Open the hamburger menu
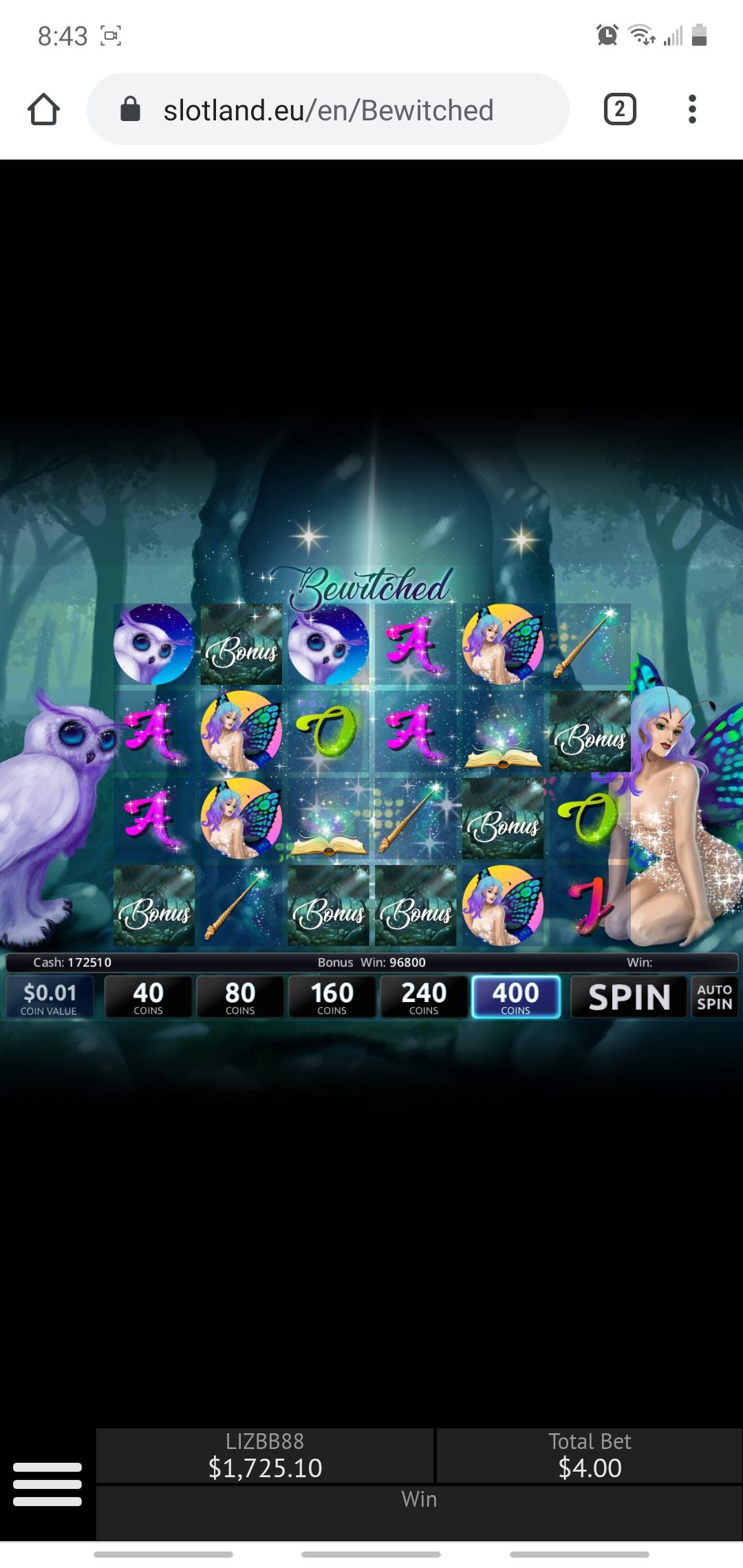Screen dimensions: 743x1568 point(47,1483)
